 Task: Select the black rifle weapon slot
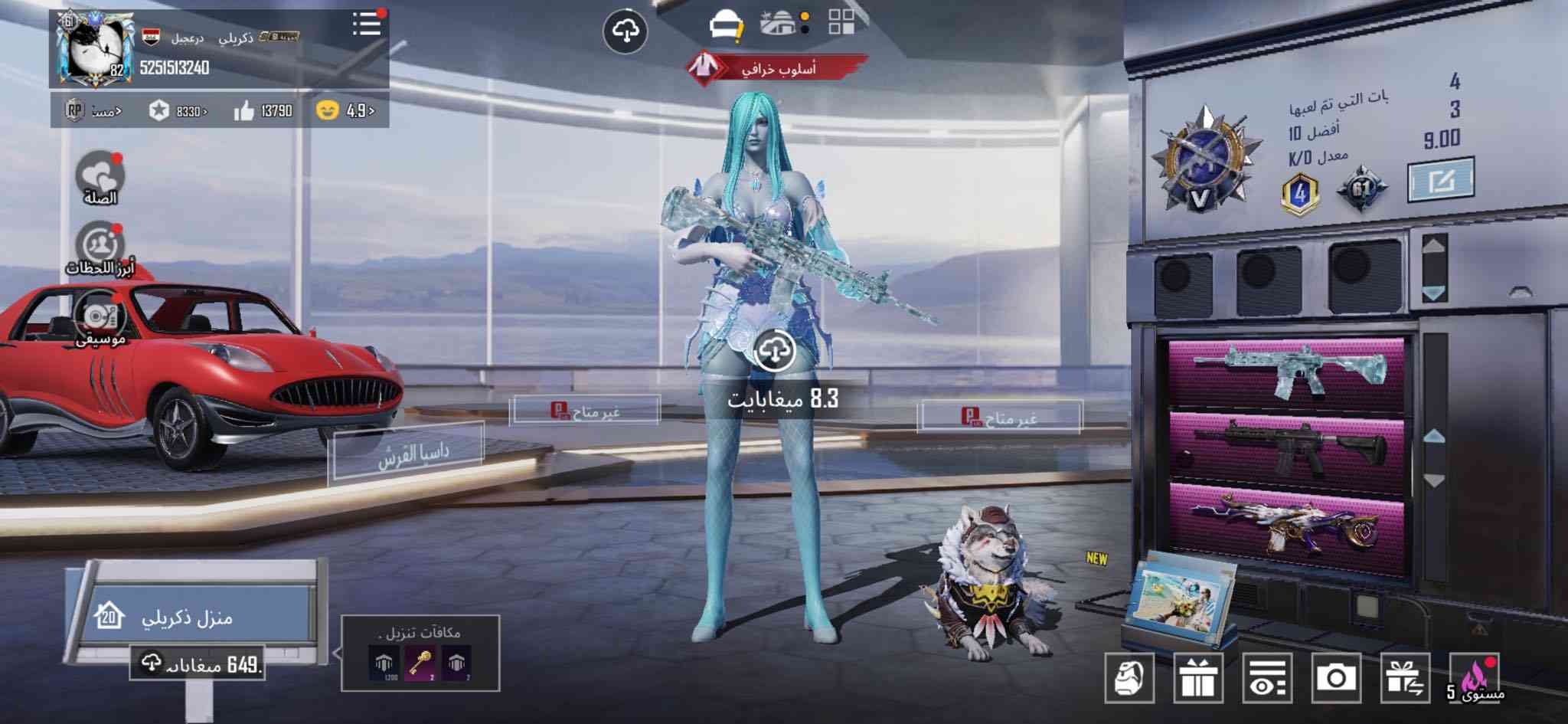click(x=1286, y=447)
